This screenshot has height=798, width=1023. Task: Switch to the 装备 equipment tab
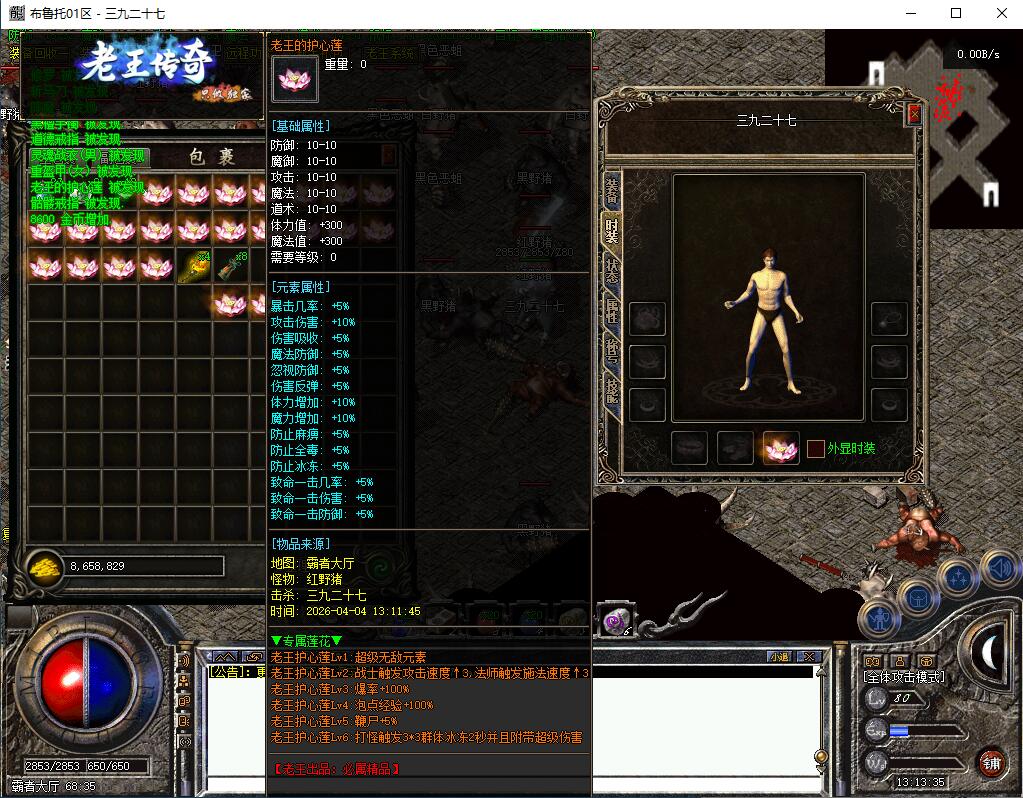pos(611,191)
